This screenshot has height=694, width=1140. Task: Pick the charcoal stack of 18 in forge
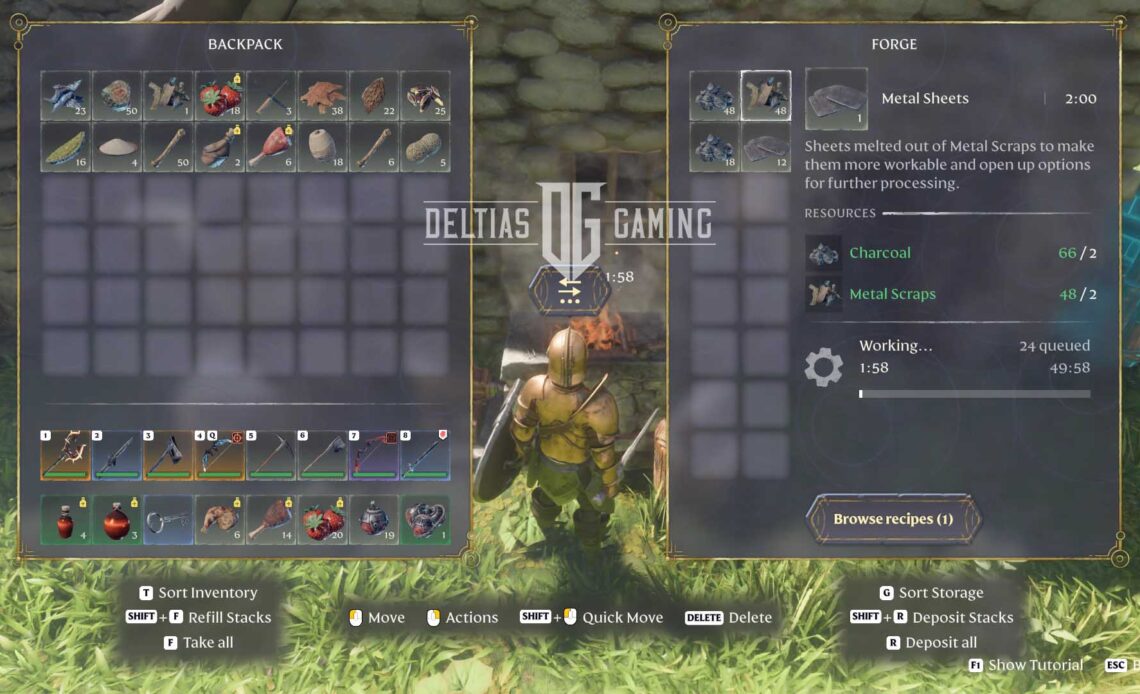[x=714, y=147]
